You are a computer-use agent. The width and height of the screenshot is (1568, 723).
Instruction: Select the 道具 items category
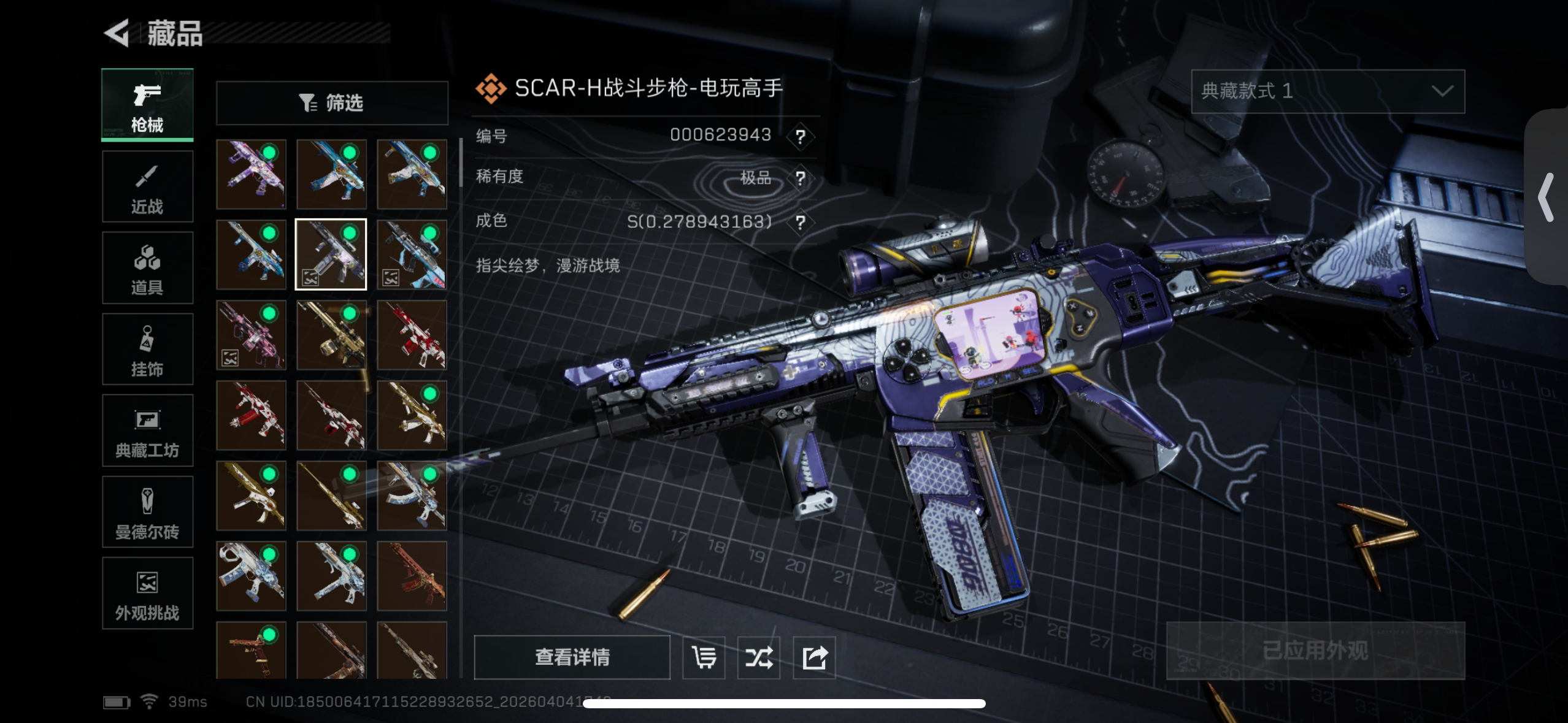[147, 268]
